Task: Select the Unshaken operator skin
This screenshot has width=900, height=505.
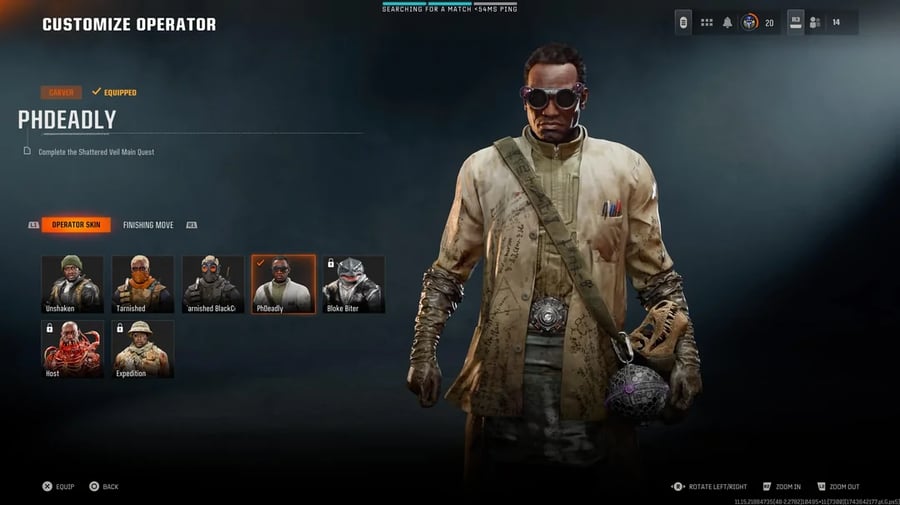Action: (x=72, y=284)
